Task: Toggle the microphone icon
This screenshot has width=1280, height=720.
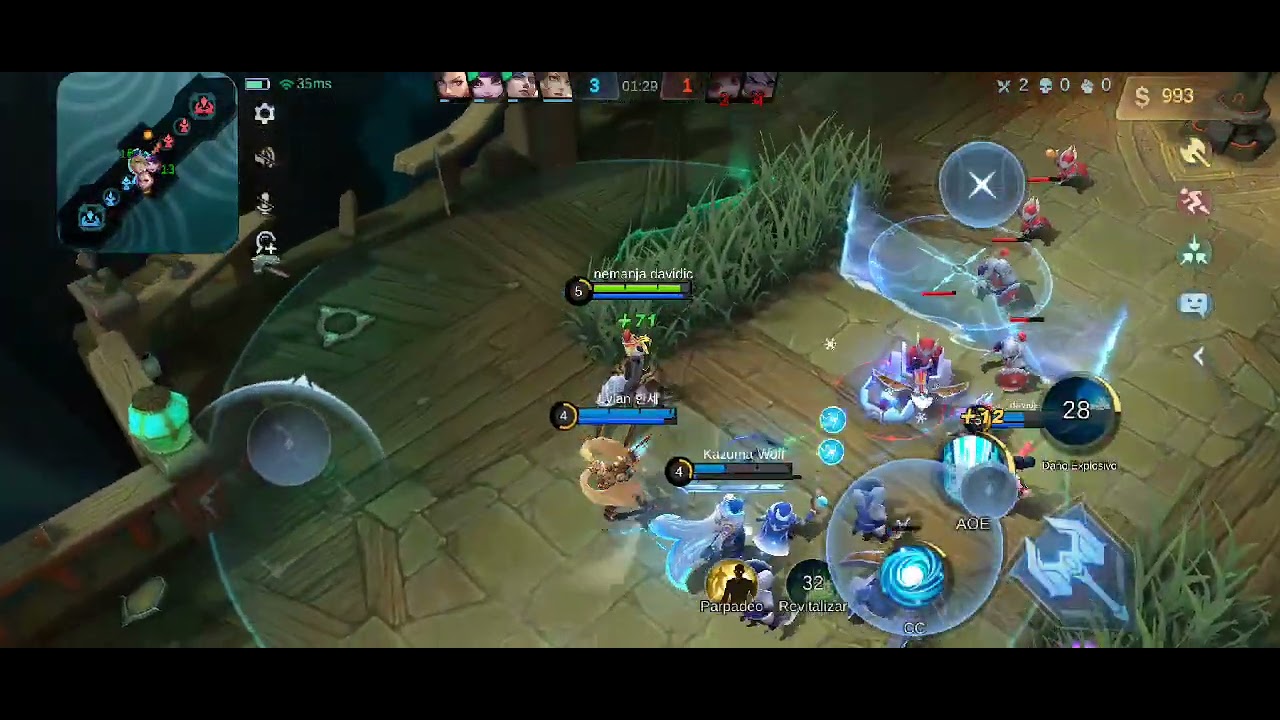Action: 265,203
